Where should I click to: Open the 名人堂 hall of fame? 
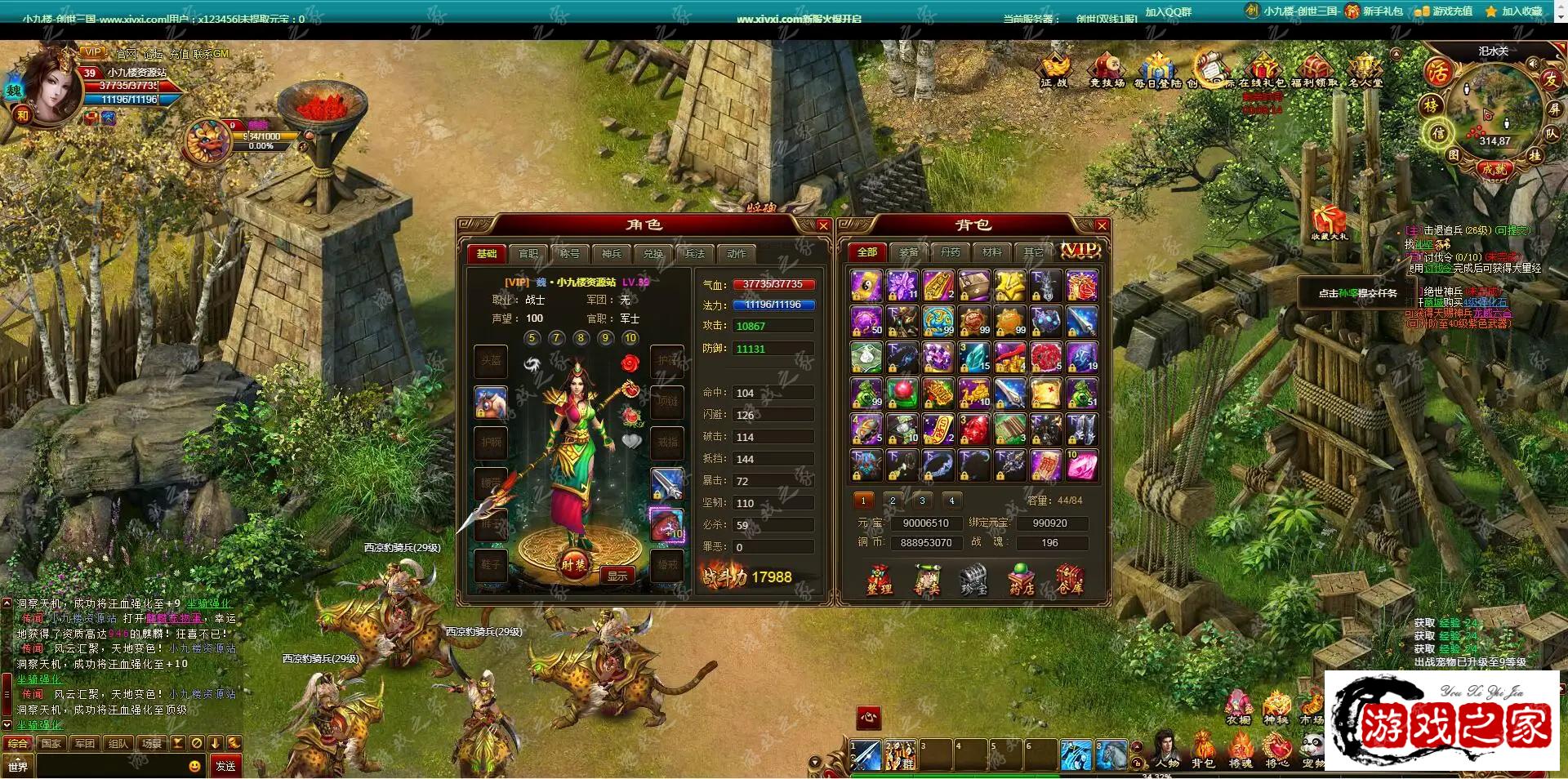tap(1365, 69)
